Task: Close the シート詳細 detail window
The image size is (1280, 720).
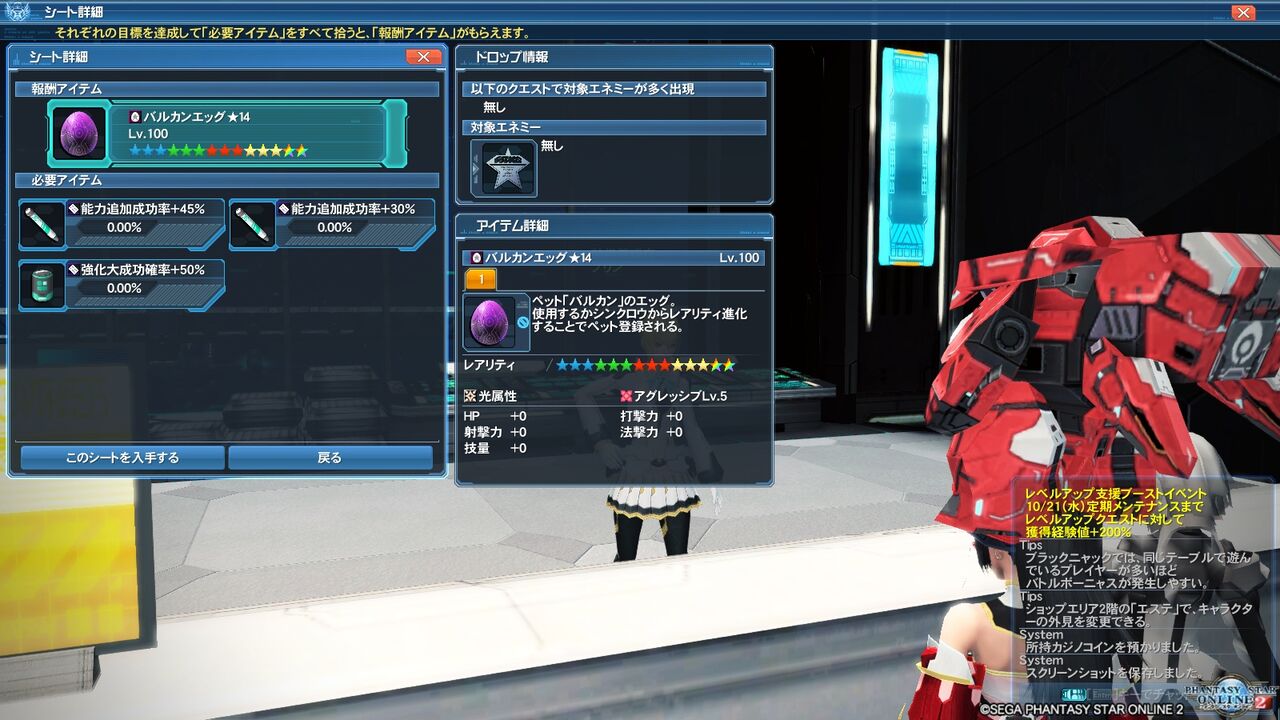Action: [422, 57]
